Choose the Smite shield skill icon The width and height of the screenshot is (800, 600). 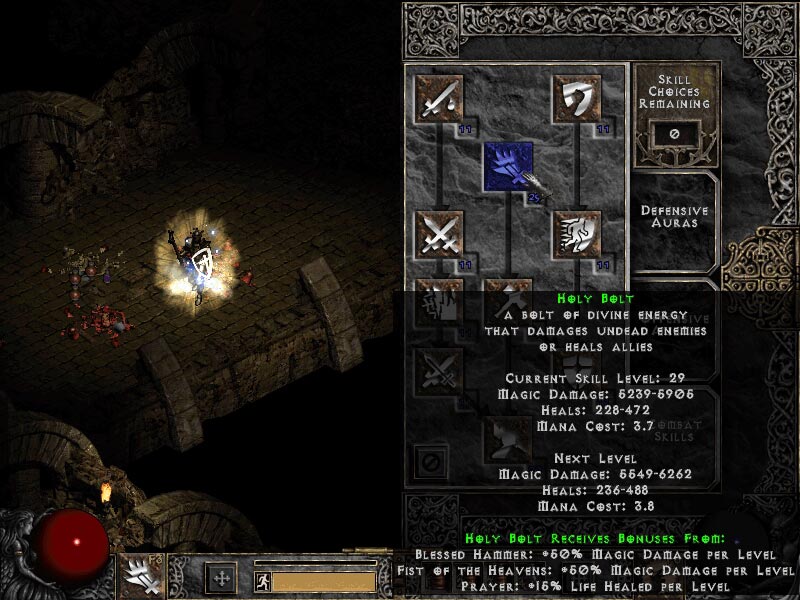tap(577, 98)
